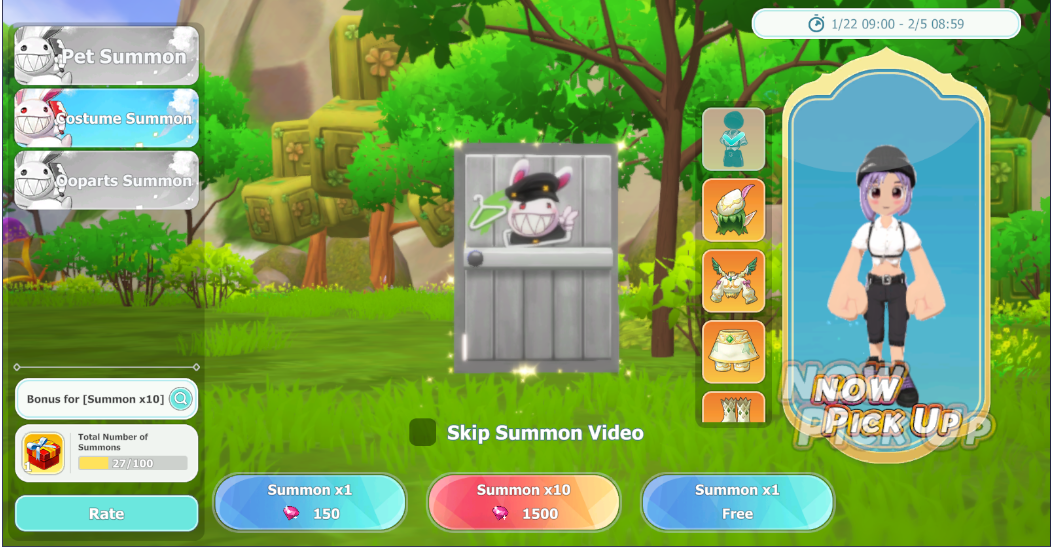The height and width of the screenshot is (547, 1051).
Task: Pick the white feathered hair costume thumbnail
Action: tap(733, 210)
